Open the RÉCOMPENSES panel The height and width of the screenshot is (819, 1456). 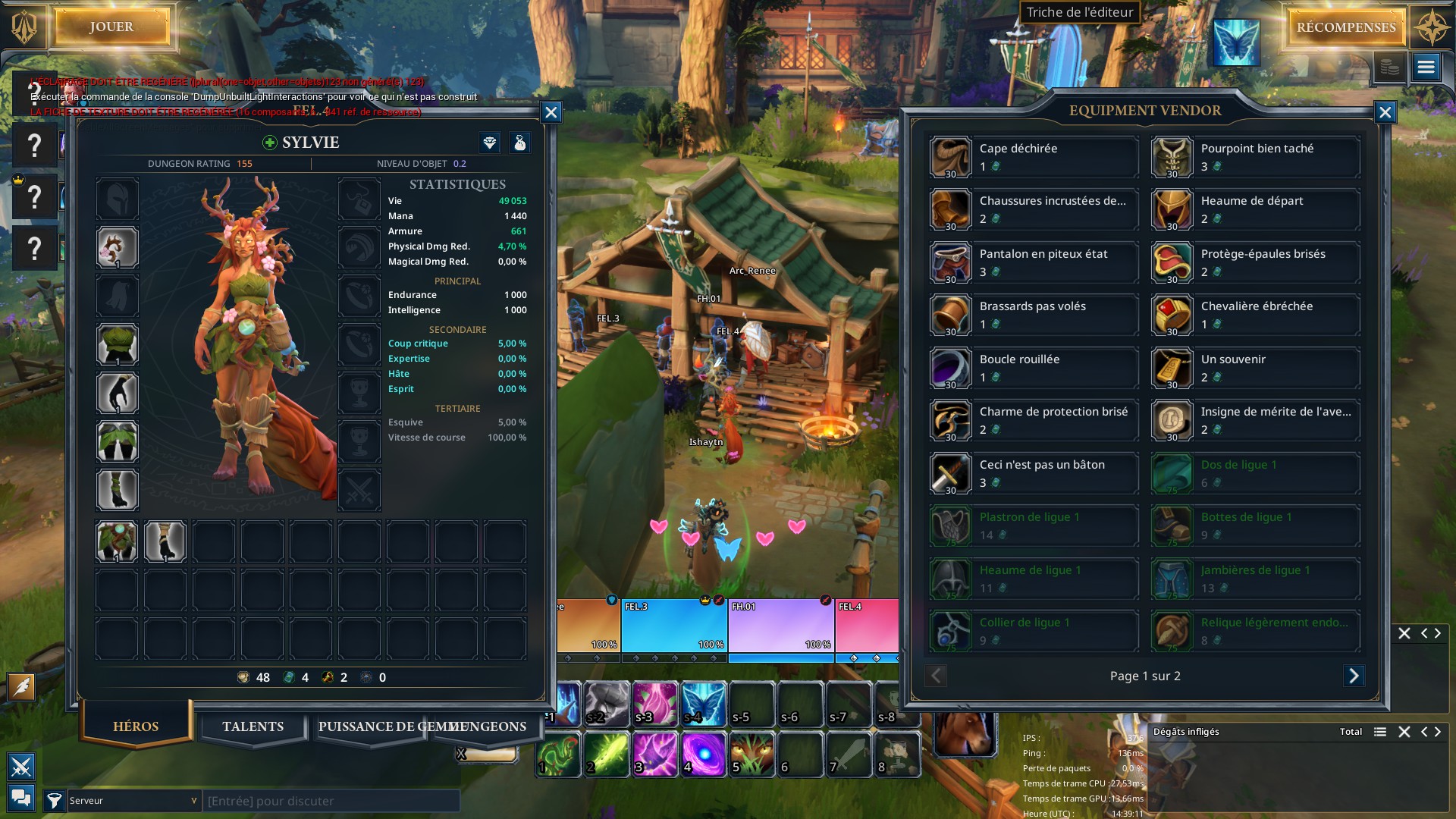[1345, 28]
